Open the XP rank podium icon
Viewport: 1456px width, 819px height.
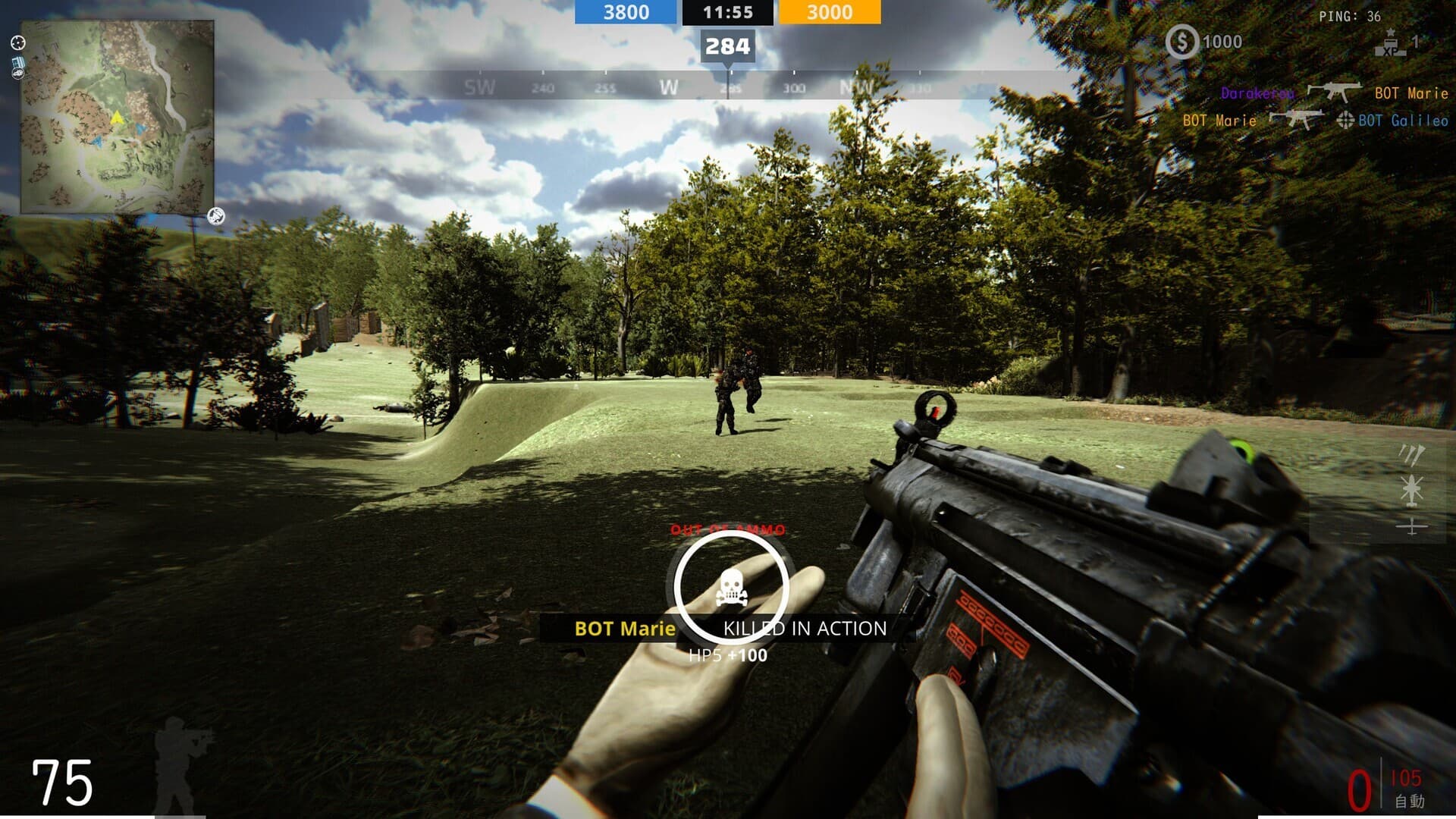pos(1390,43)
